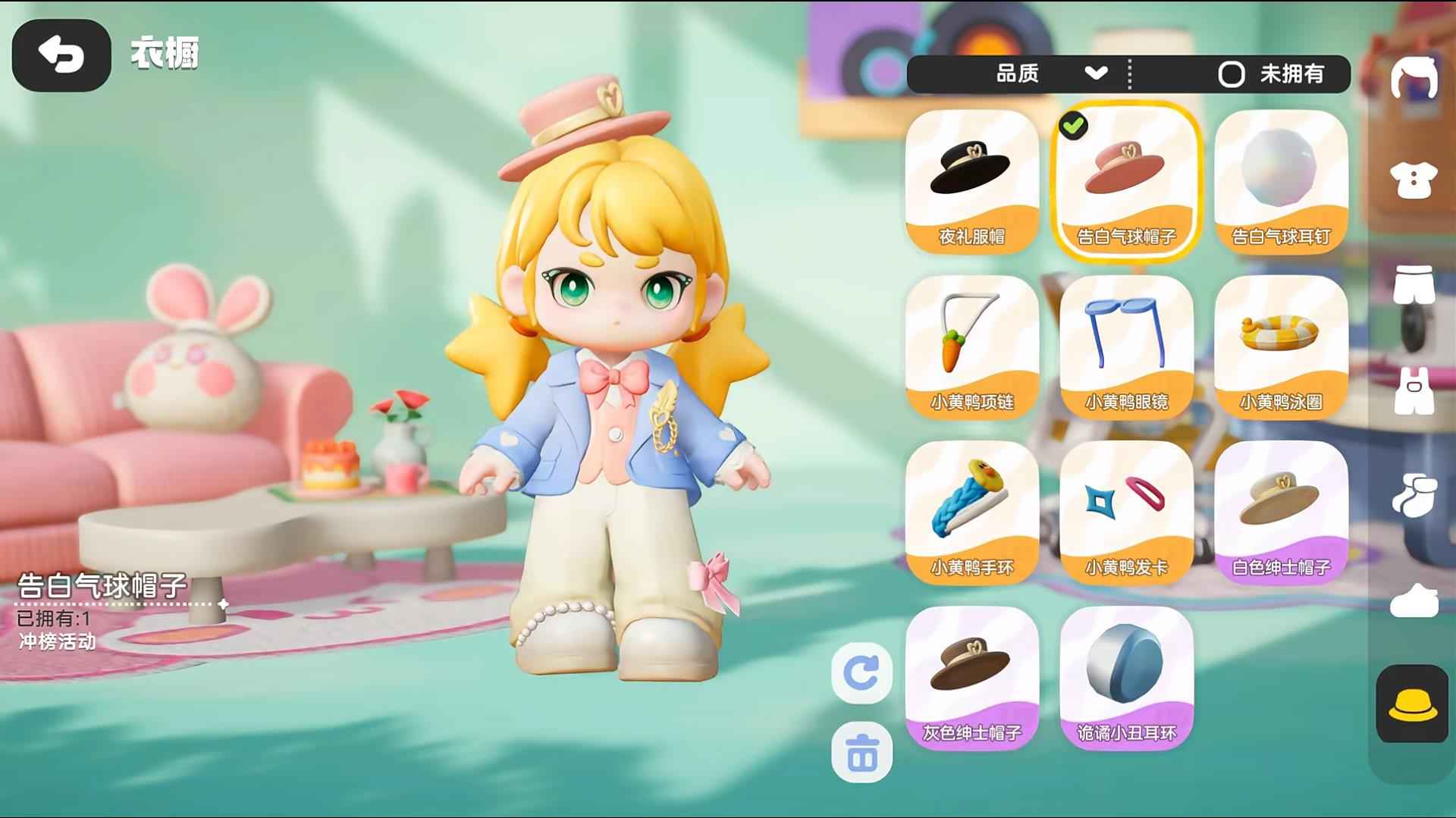Open the 品质 sort dropdown
The width and height of the screenshot is (1456, 818).
click(1051, 74)
